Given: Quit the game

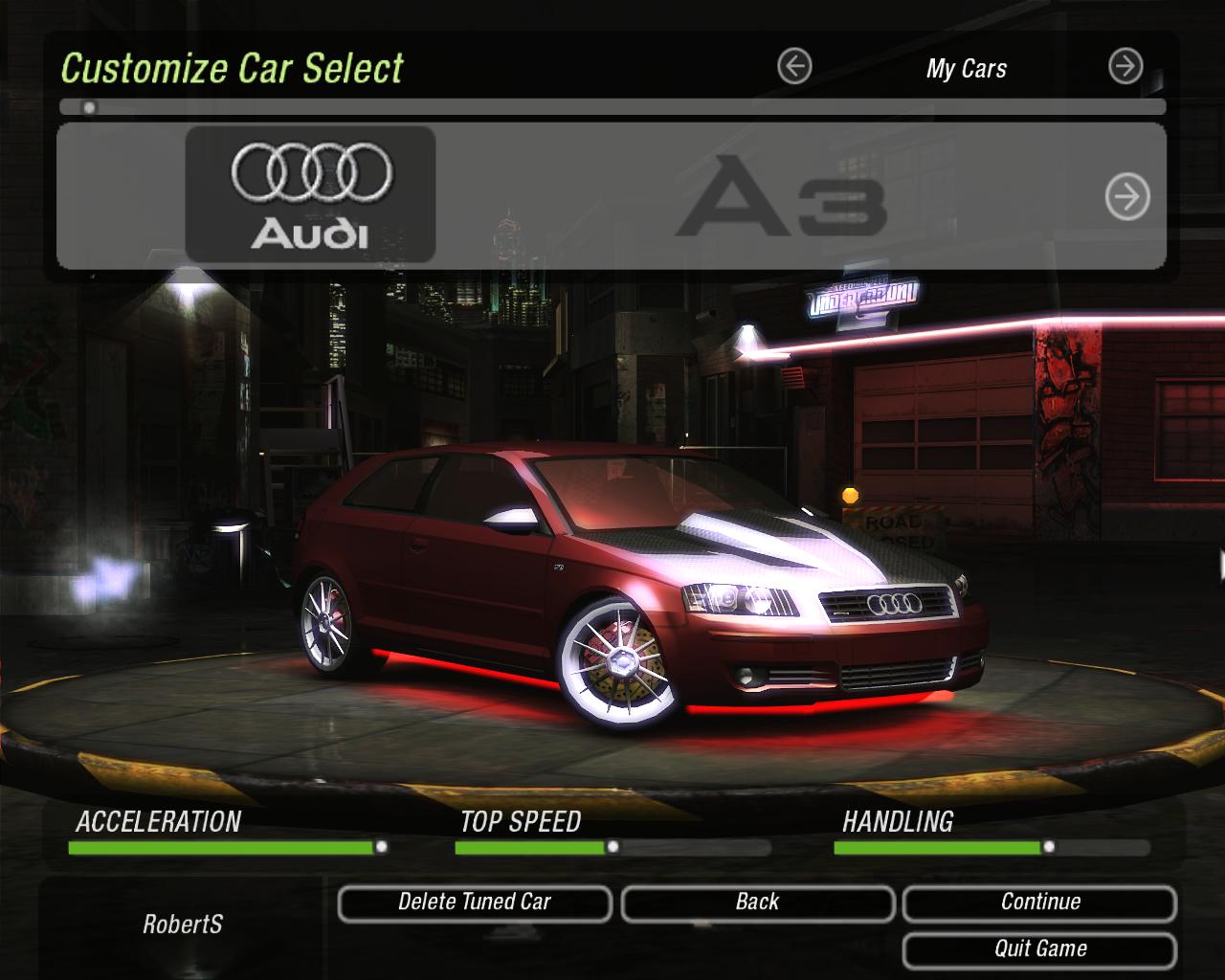Looking at the screenshot, I should 1039,949.
